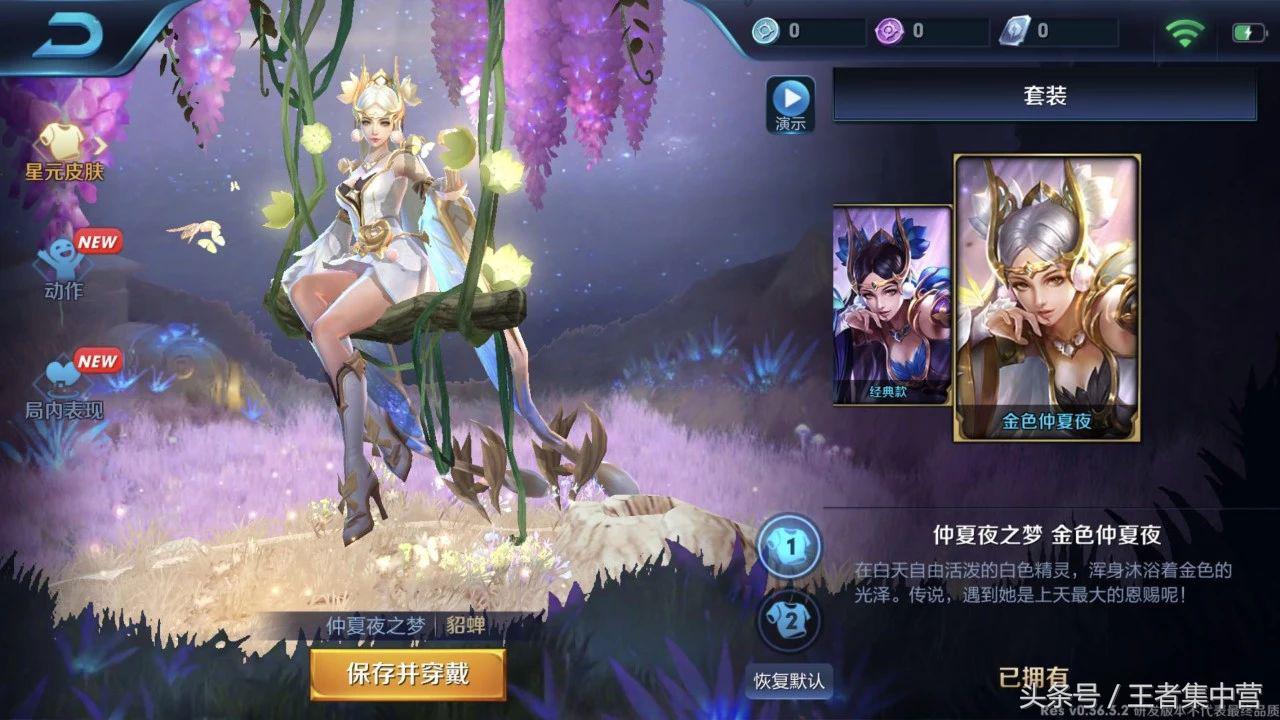Click the silver card fragment currency icon

(x=1013, y=30)
